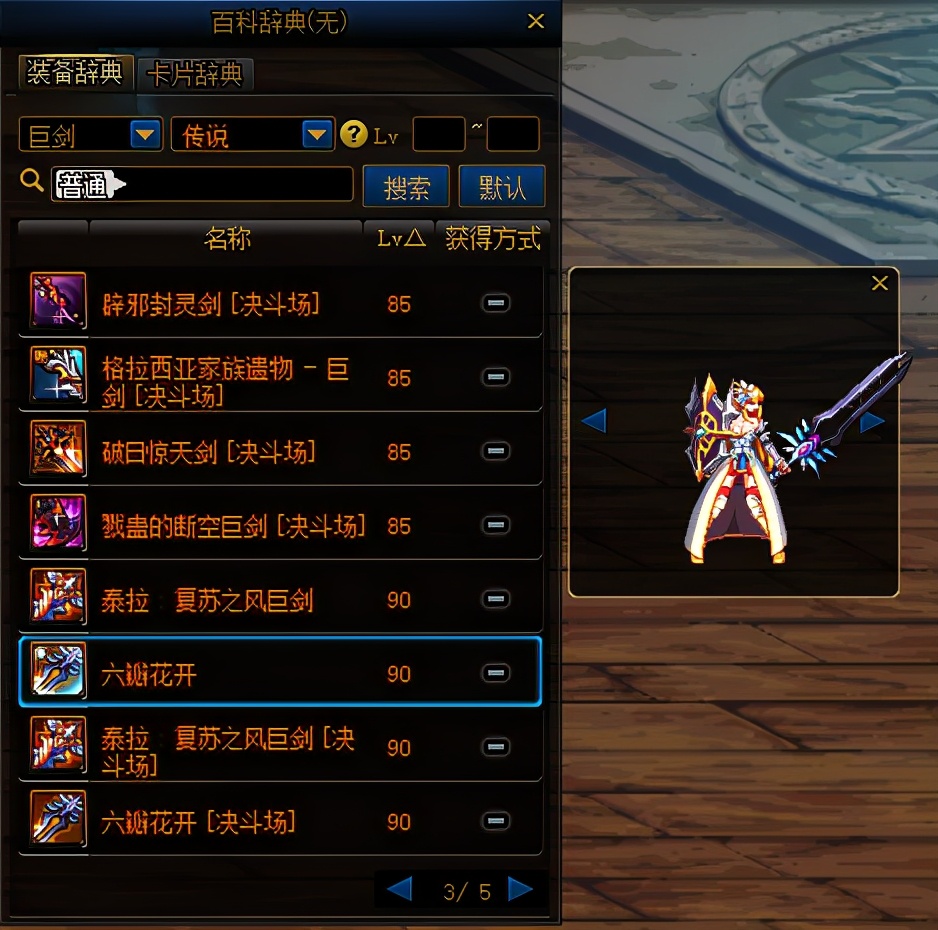Viewport: 938px width, 930px height.
Task: Go to the previous list page
Action: (x=399, y=888)
